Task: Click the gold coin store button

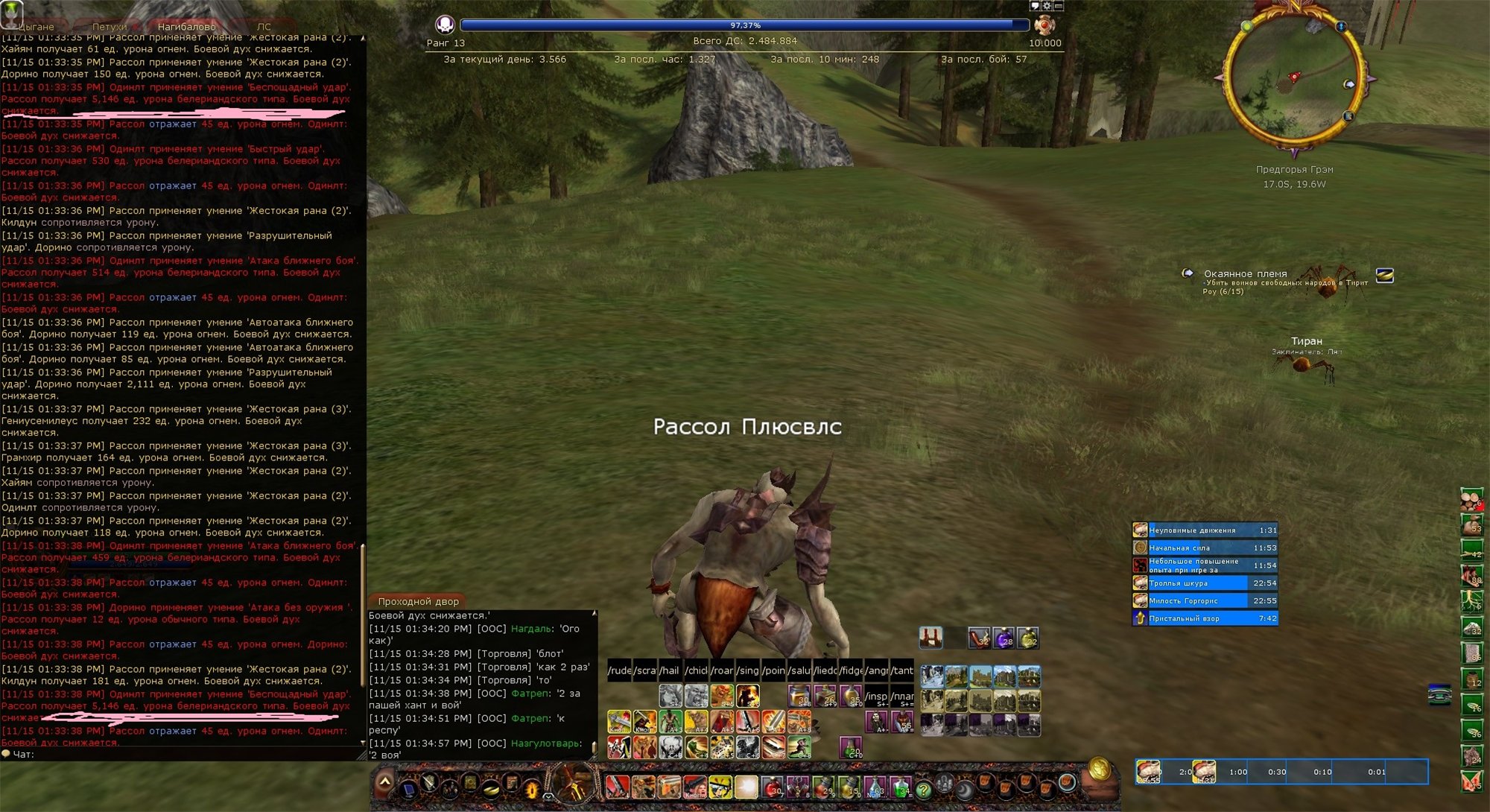Action: (x=1100, y=768)
